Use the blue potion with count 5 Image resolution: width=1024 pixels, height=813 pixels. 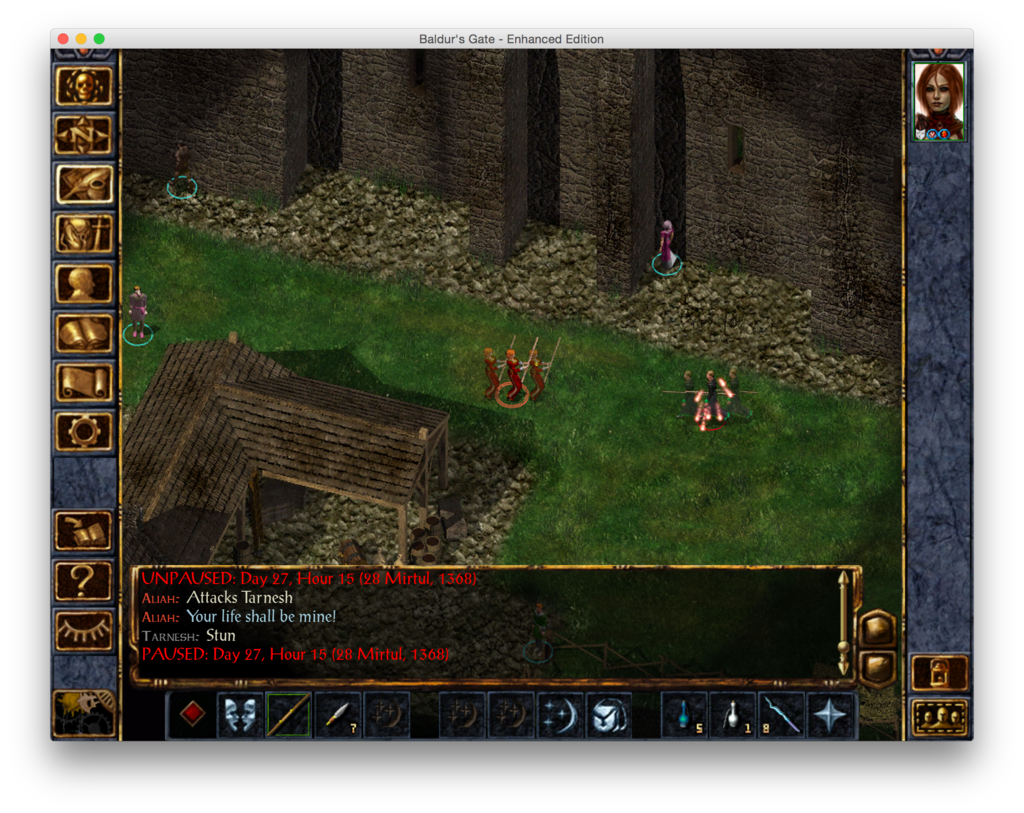(x=684, y=715)
